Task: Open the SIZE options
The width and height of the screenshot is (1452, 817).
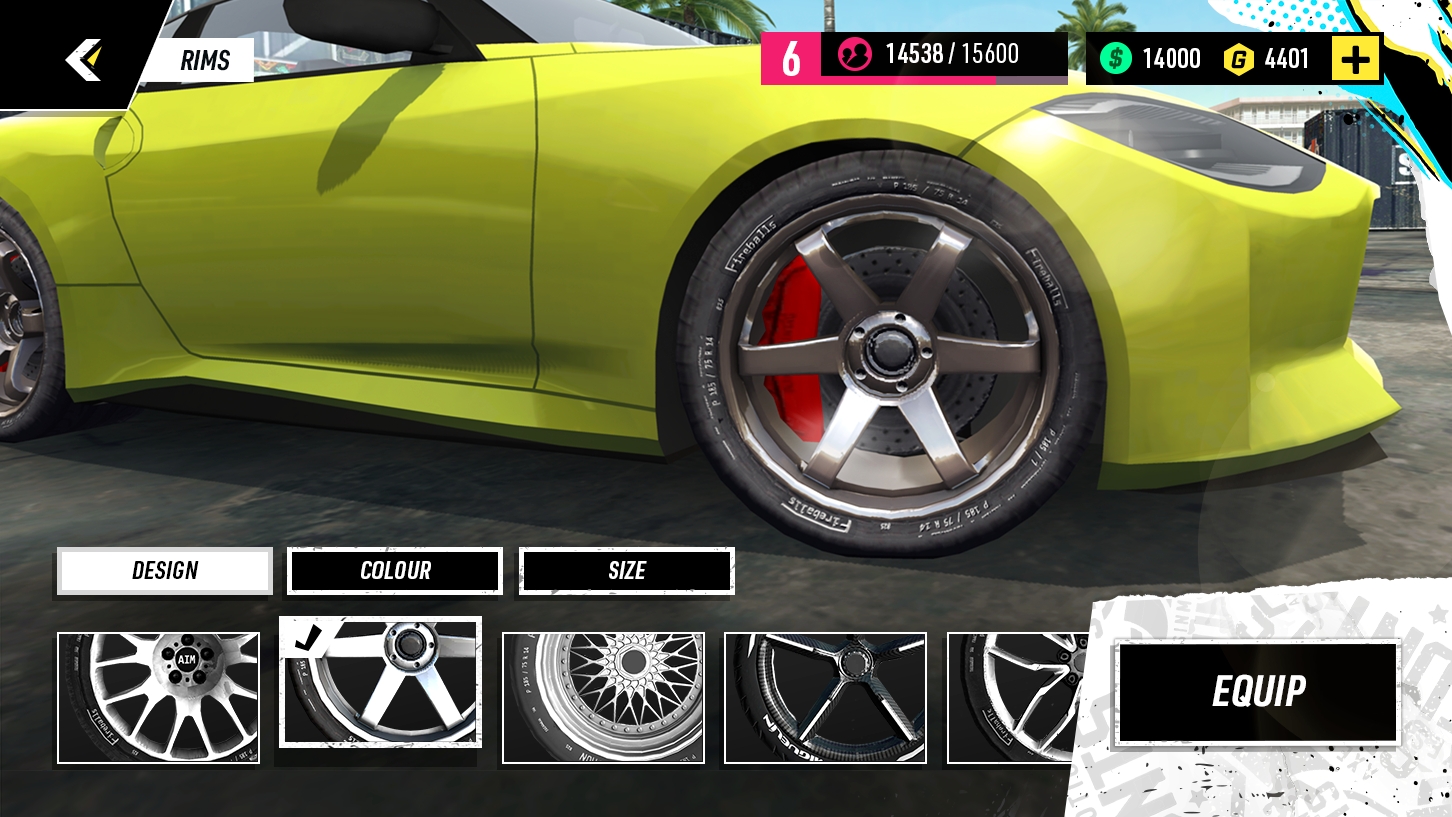Action: coord(626,570)
